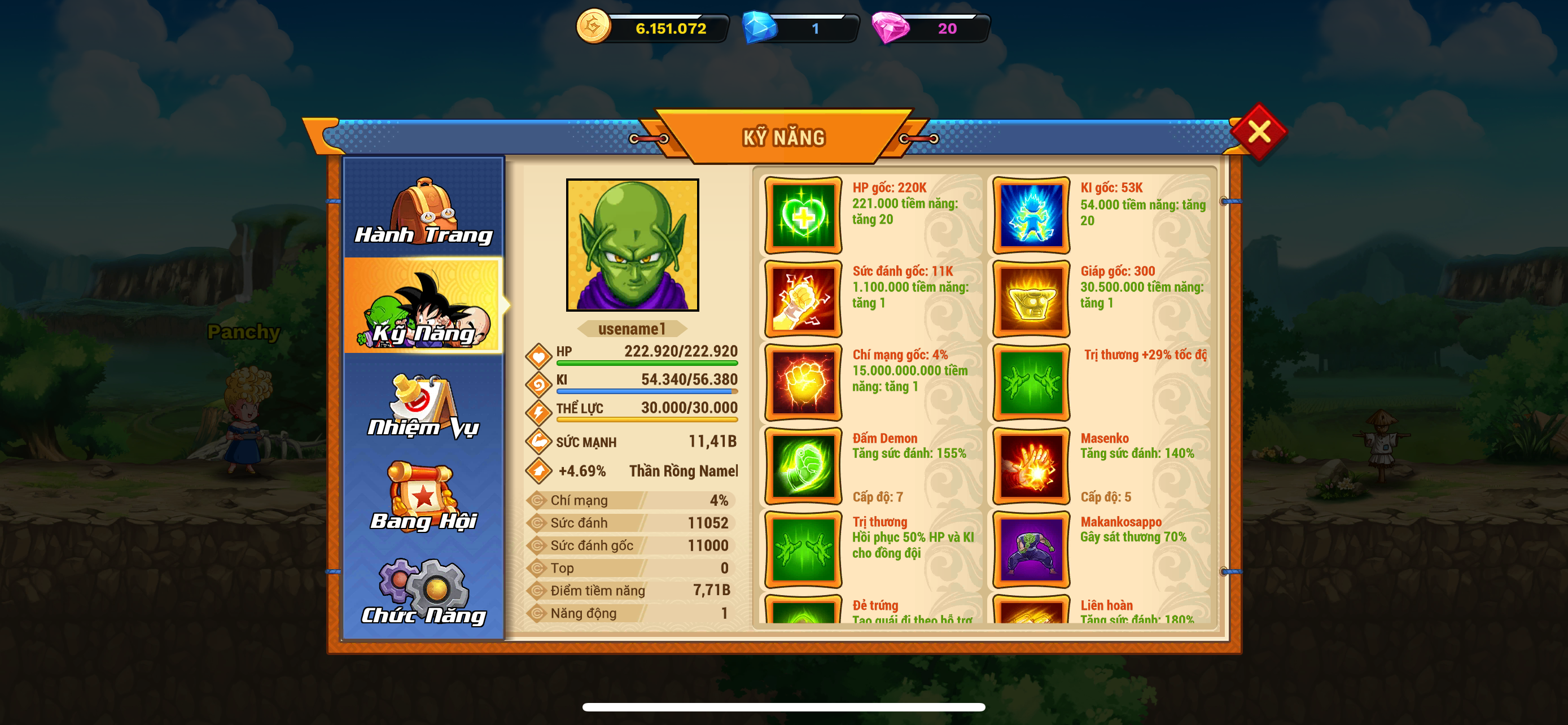
Task: Open the Nhiệm Vụ quest tab
Action: click(424, 405)
